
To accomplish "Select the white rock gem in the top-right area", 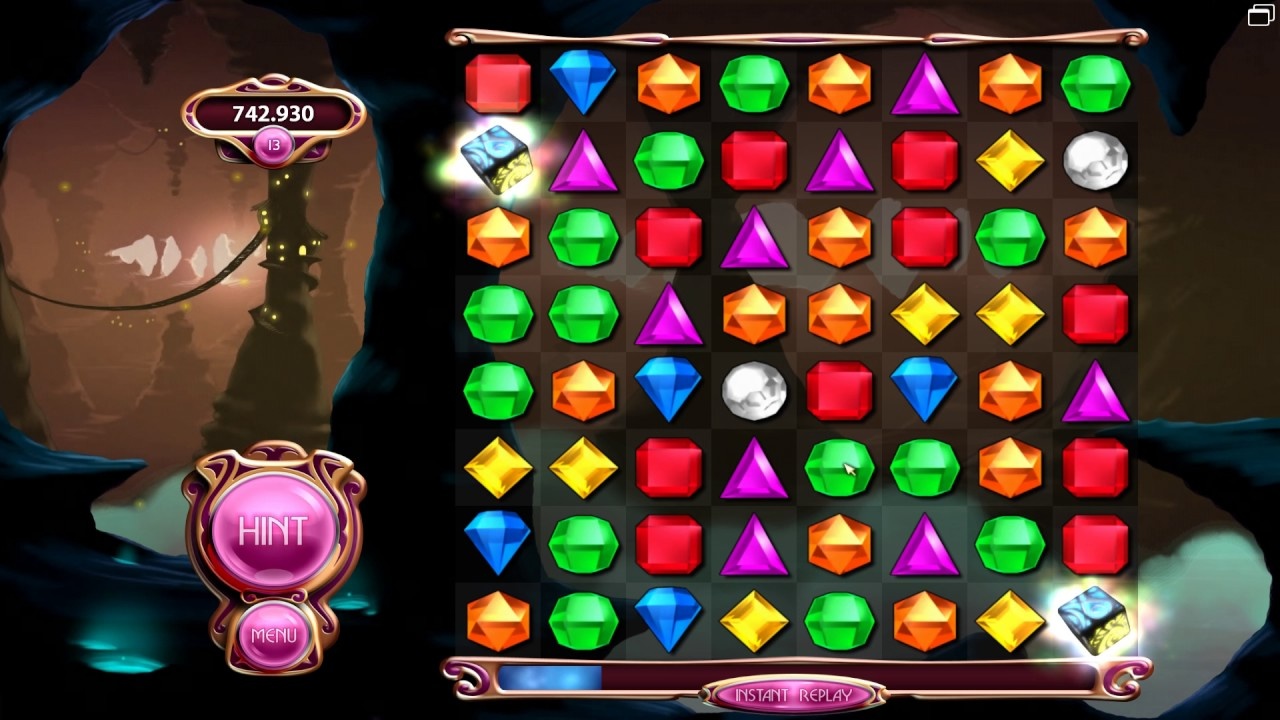I will pos(1095,161).
